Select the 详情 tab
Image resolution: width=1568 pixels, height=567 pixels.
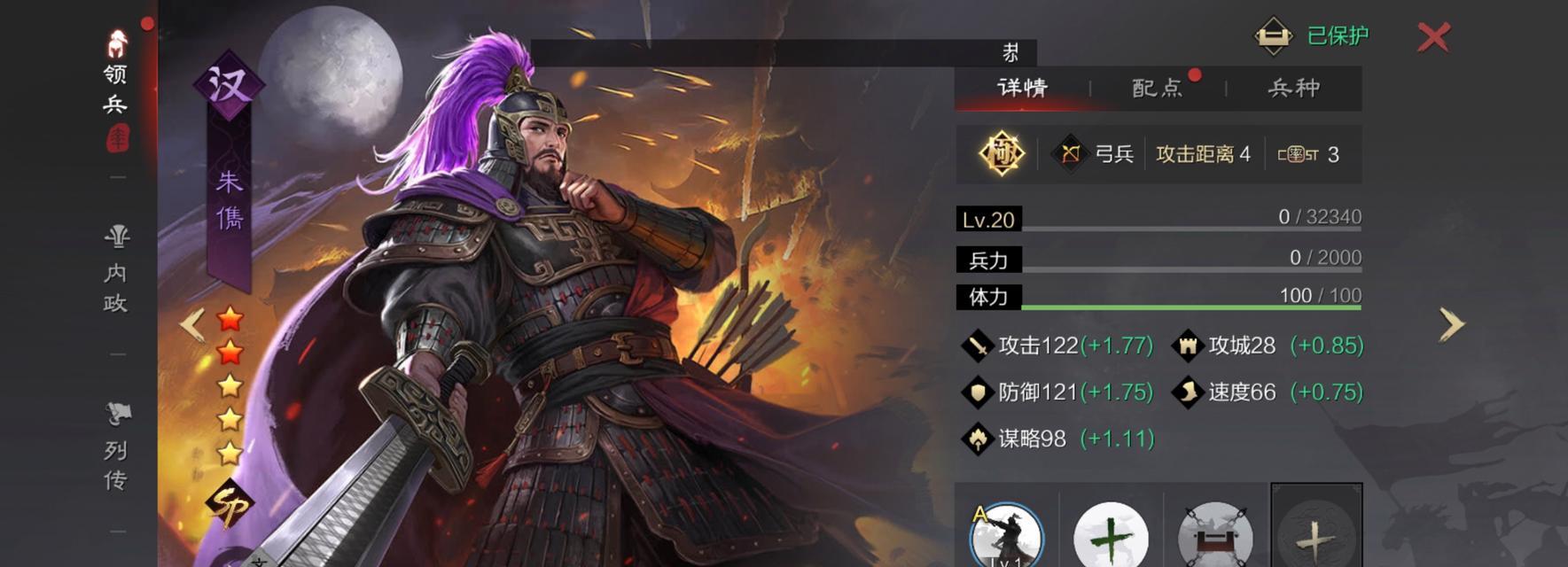pos(1022,88)
